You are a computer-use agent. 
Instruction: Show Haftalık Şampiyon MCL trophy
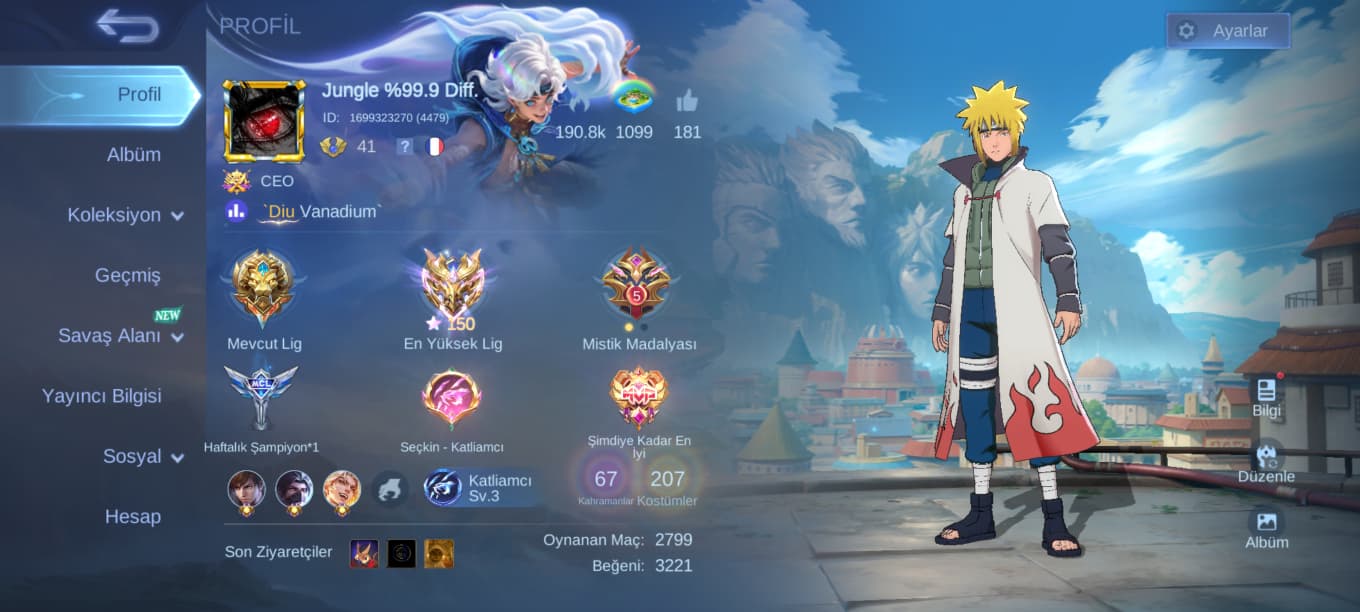[261, 397]
